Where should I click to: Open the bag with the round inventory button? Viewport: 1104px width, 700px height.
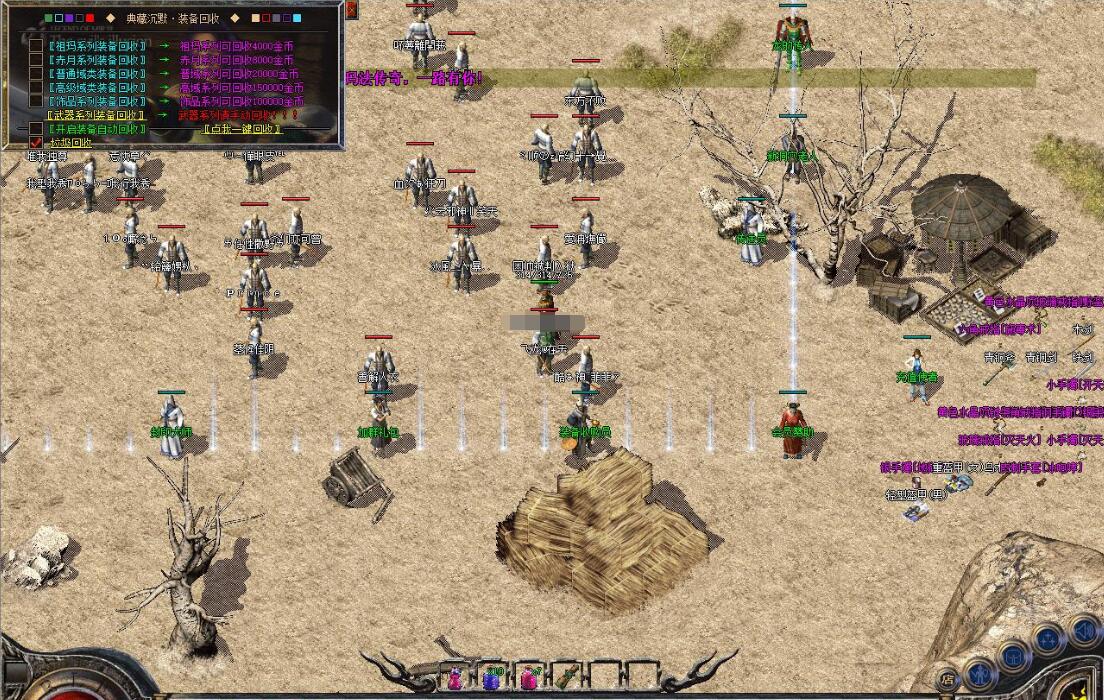tap(1014, 655)
